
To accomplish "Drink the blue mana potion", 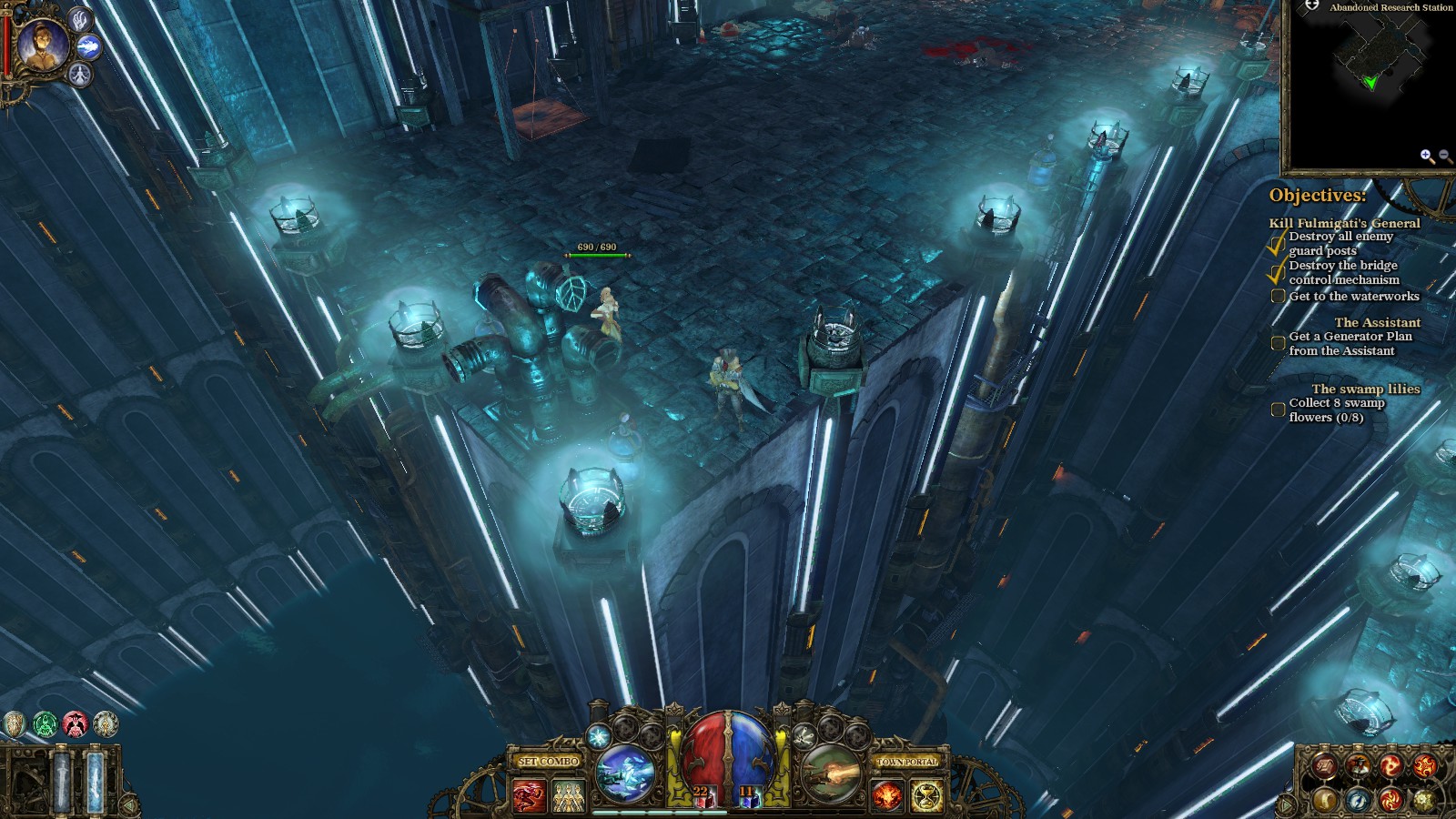I will 749,796.
